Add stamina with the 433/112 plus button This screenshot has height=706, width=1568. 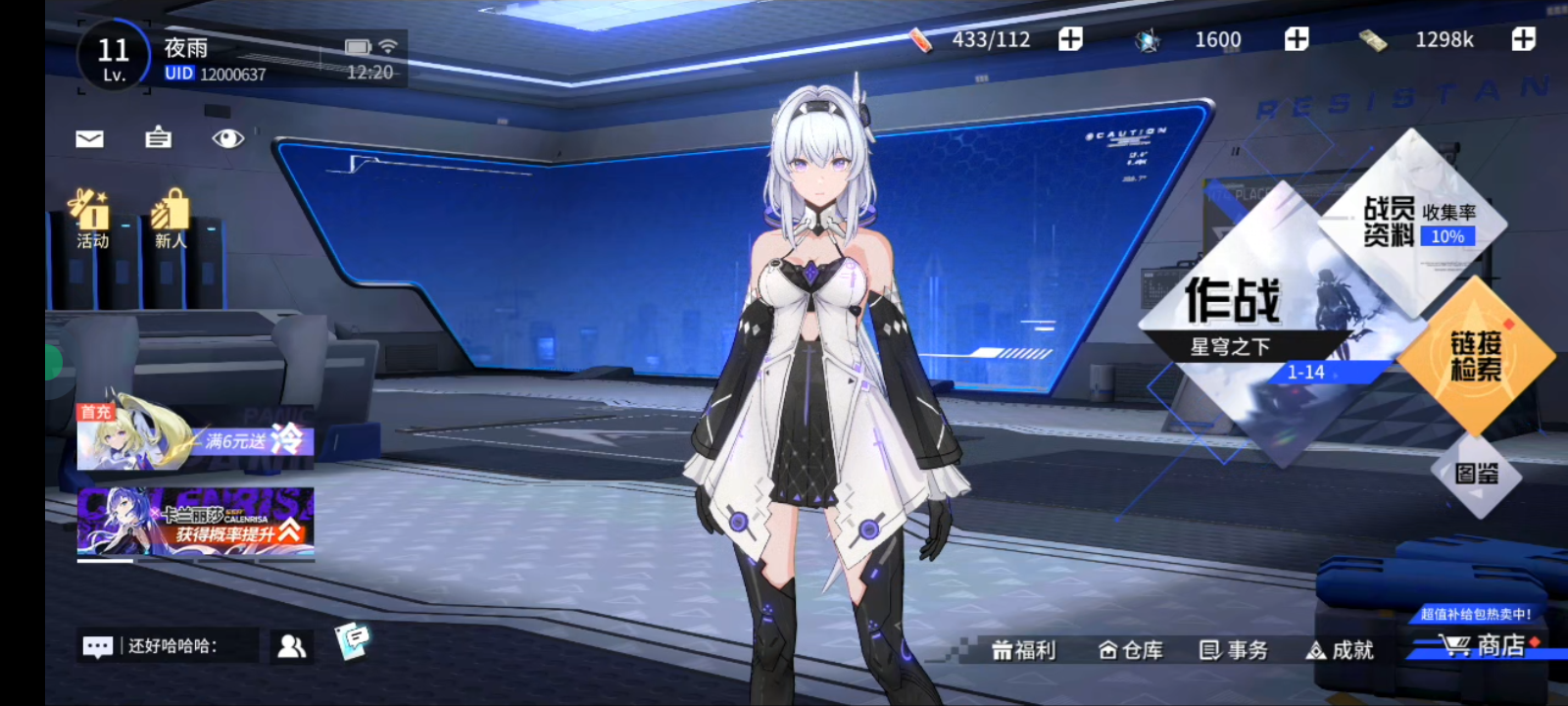click(1070, 39)
